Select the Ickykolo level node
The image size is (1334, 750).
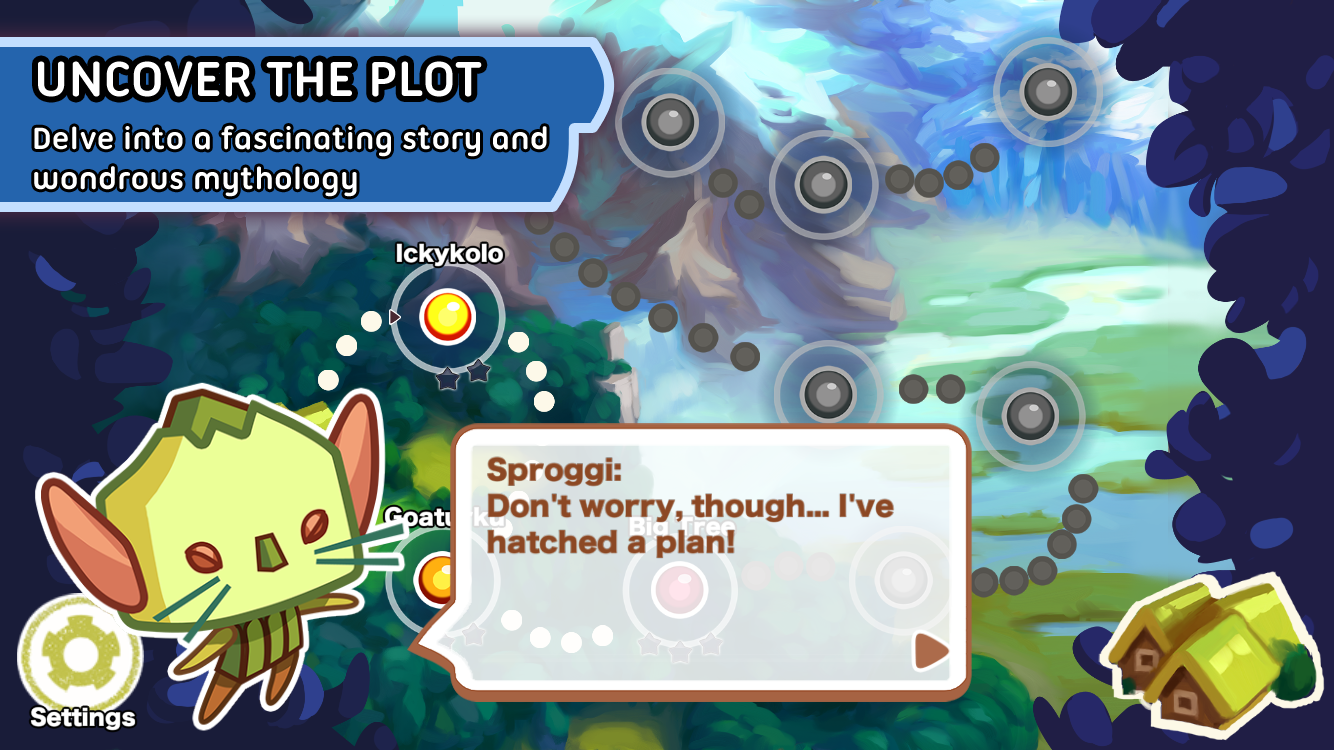tap(447, 315)
